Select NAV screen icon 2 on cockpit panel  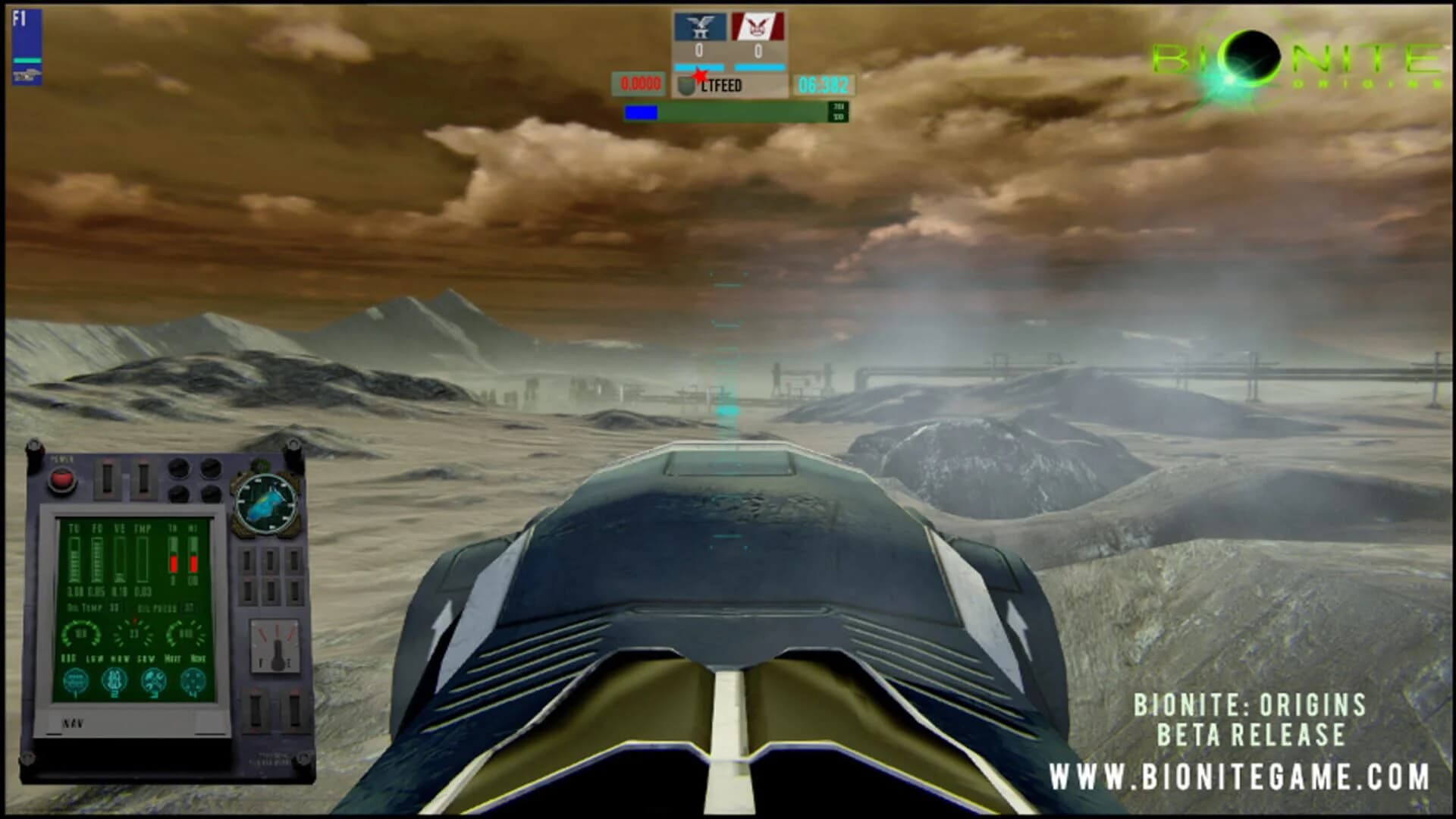[115, 678]
